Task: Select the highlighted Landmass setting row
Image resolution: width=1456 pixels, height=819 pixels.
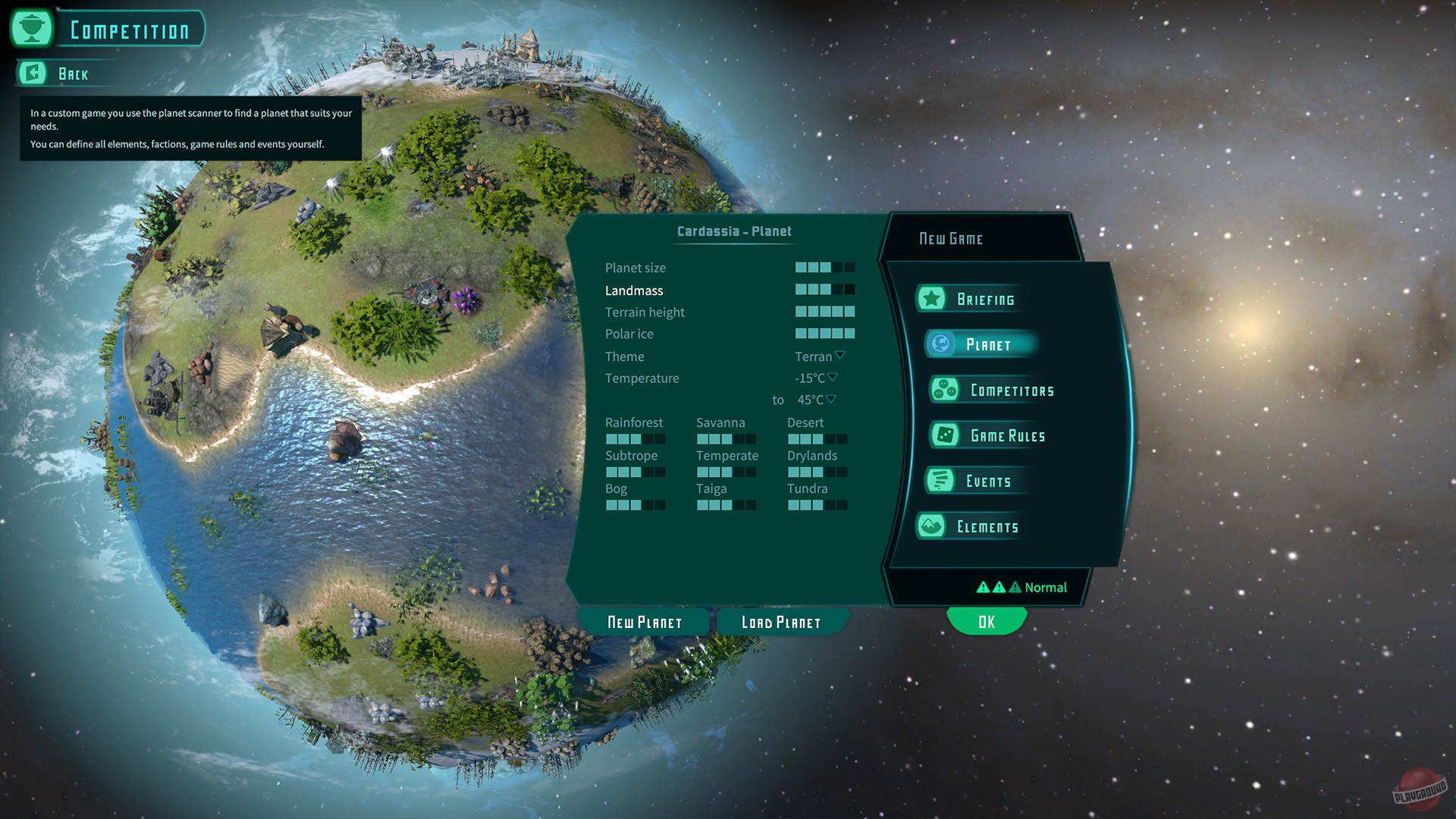Action: pos(635,290)
